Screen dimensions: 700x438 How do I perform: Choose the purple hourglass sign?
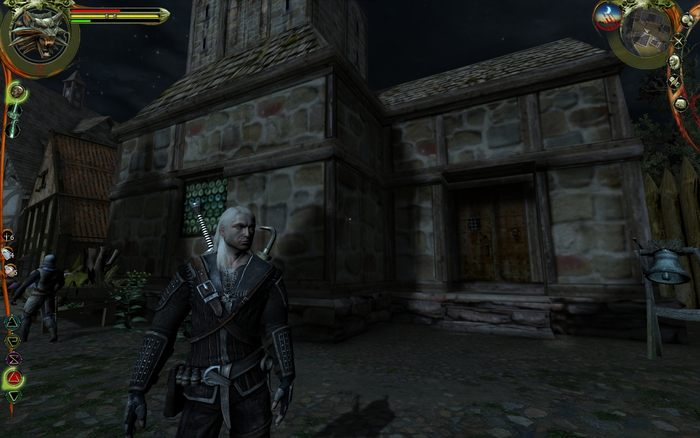point(13,358)
